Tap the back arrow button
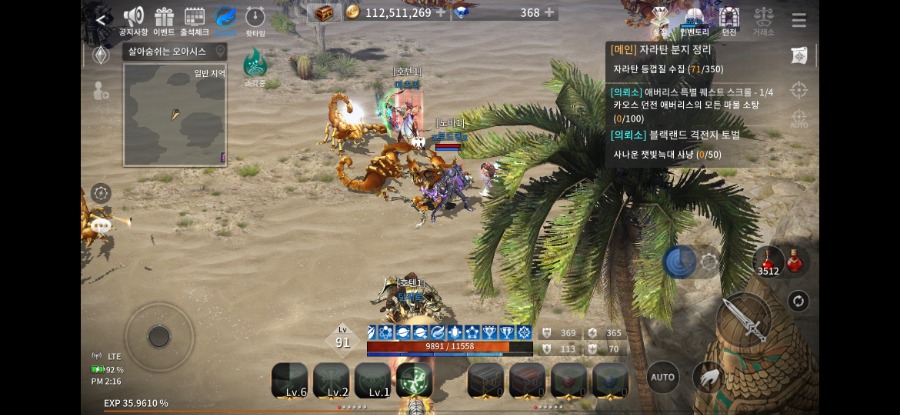The width and height of the screenshot is (900, 415). pyautogui.click(x=100, y=18)
